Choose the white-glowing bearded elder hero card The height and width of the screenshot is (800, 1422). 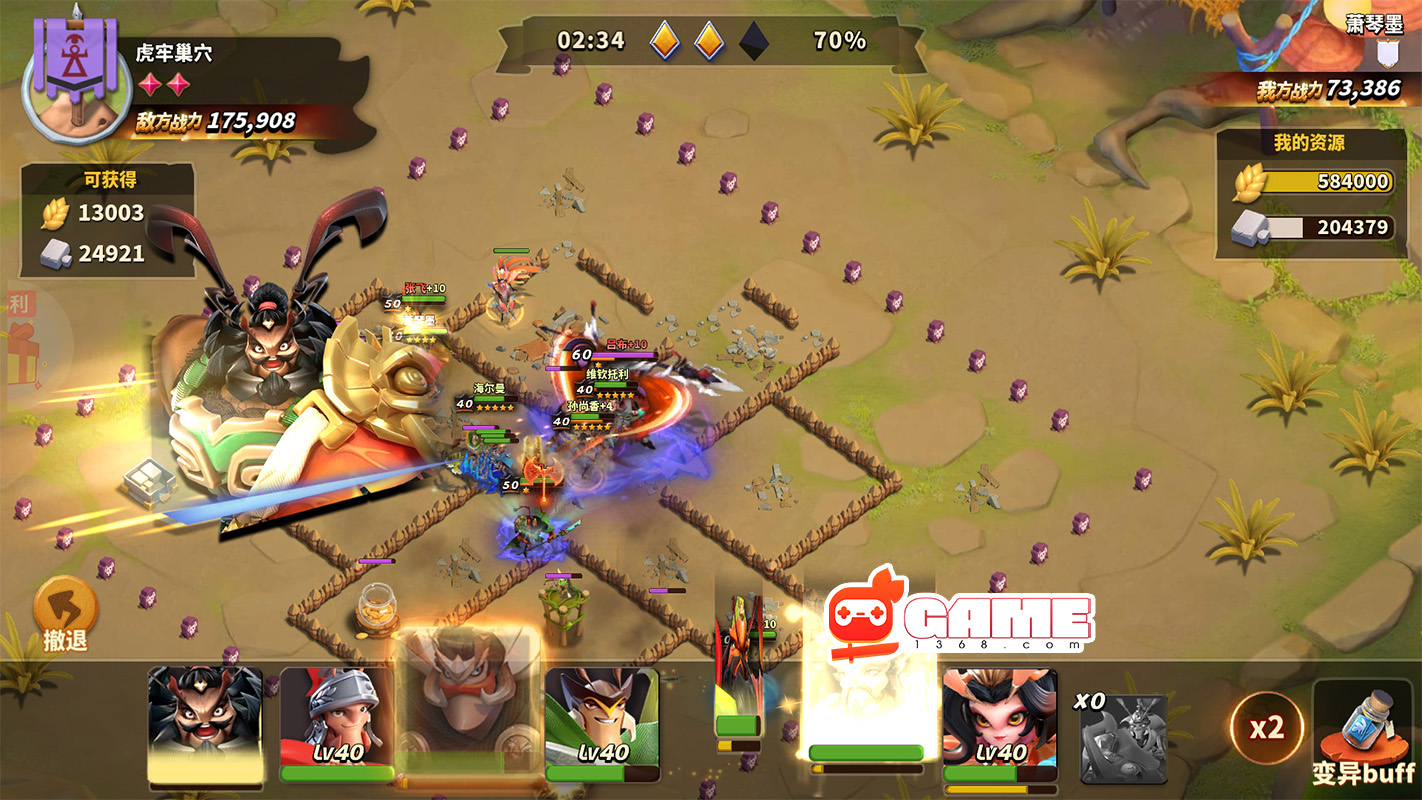click(866, 700)
